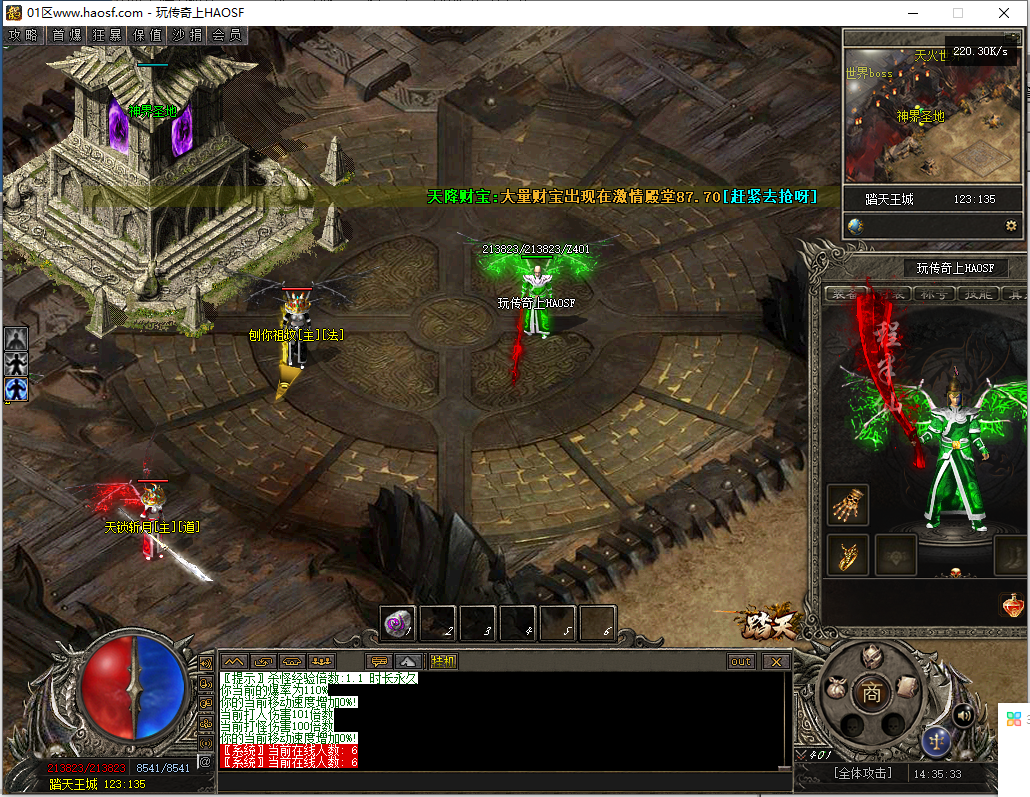The image size is (1030, 797).
Task: Open the 攻略 guide menu
Action: [x=23, y=34]
